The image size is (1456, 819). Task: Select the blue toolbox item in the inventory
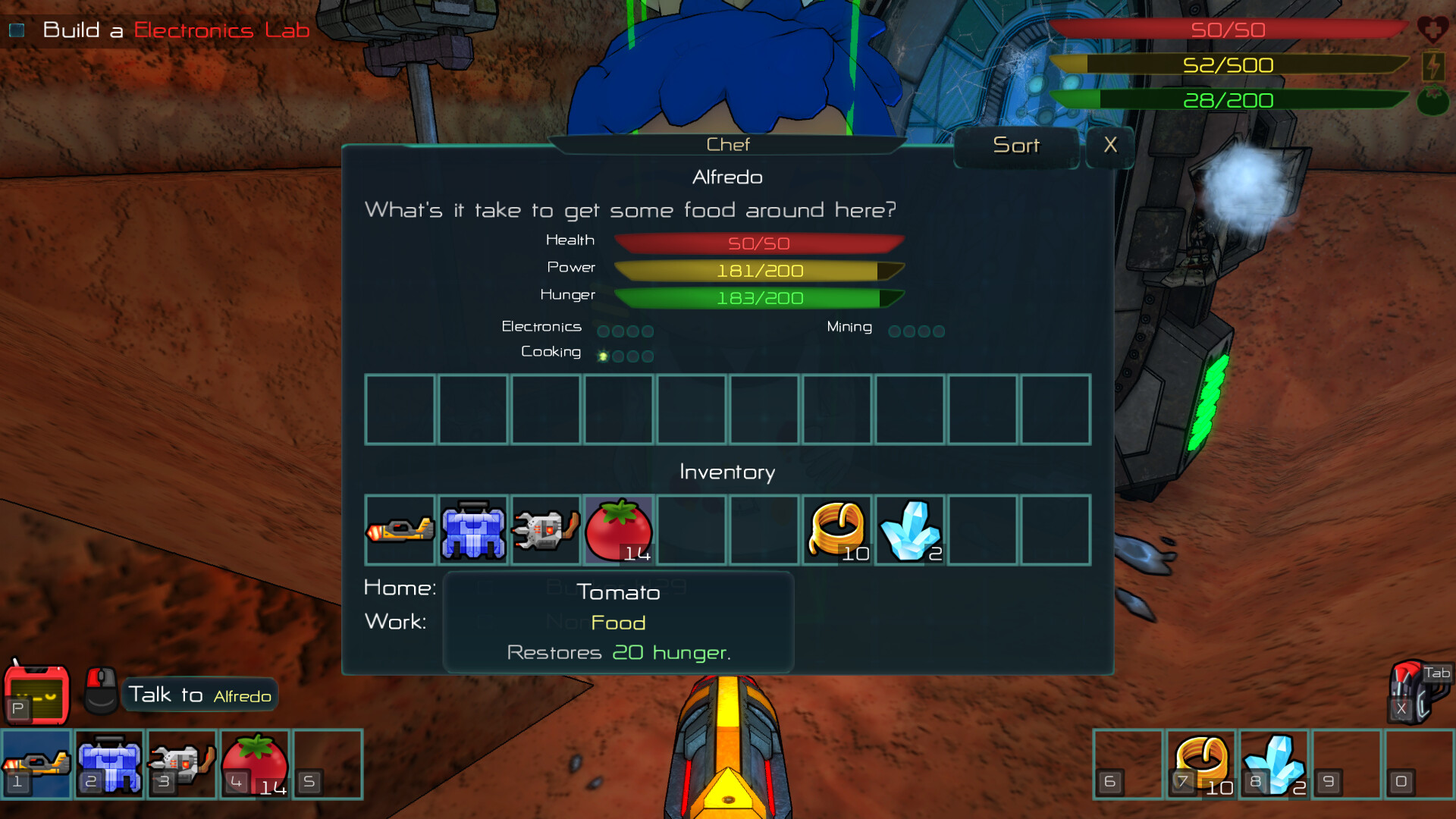click(472, 529)
